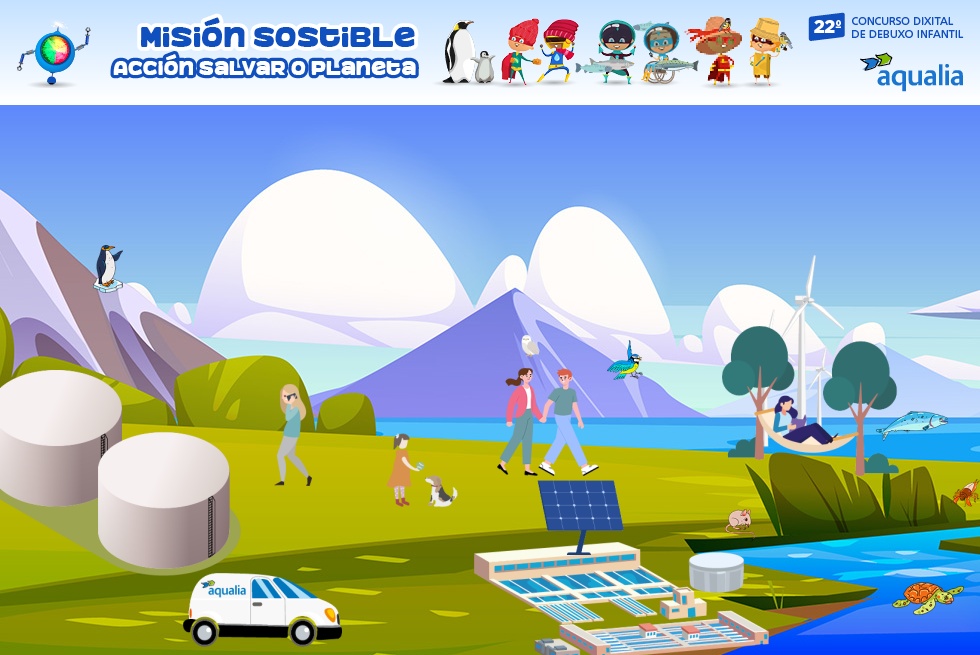Click the Misión Sostible title banner
Viewport: 980px width, 655px height.
pyautogui.click(x=265, y=52)
